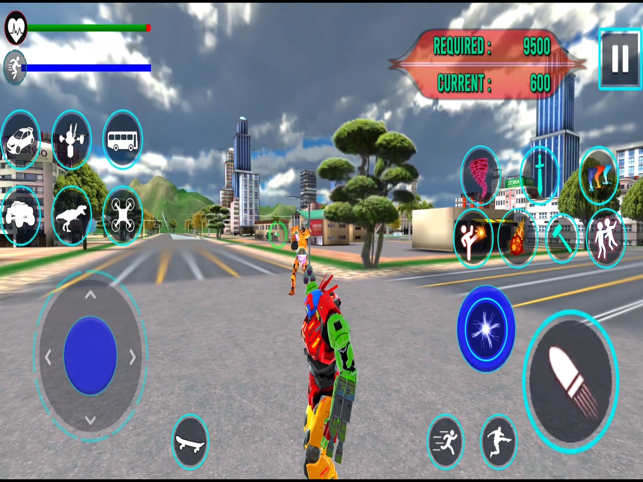Perform the grab-and-throw fighting move
The height and width of the screenshot is (482, 643).
click(x=605, y=239)
